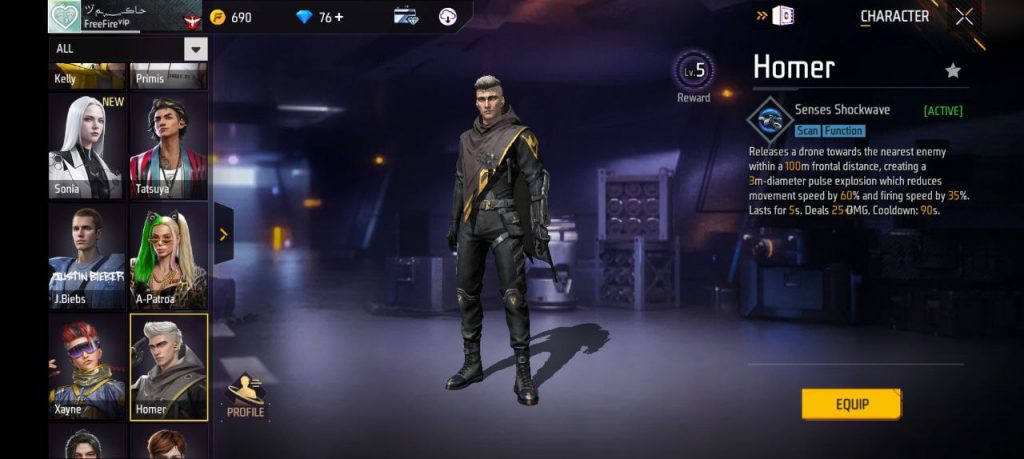Select the A-Patroa character portrait

pos(168,256)
